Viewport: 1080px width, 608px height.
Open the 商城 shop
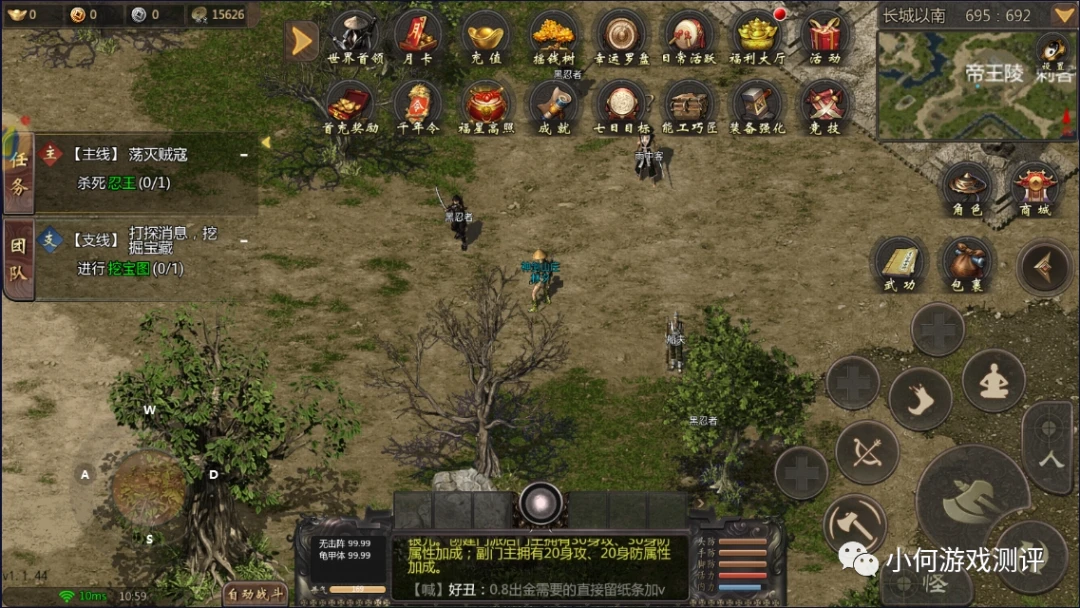(x=1034, y=188)
